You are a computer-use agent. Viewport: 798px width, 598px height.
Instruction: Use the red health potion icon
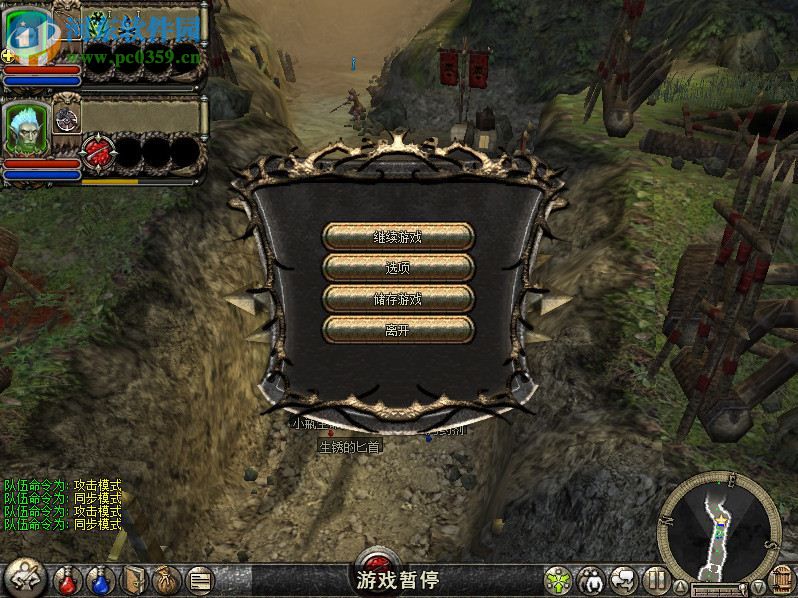point(68,579)
